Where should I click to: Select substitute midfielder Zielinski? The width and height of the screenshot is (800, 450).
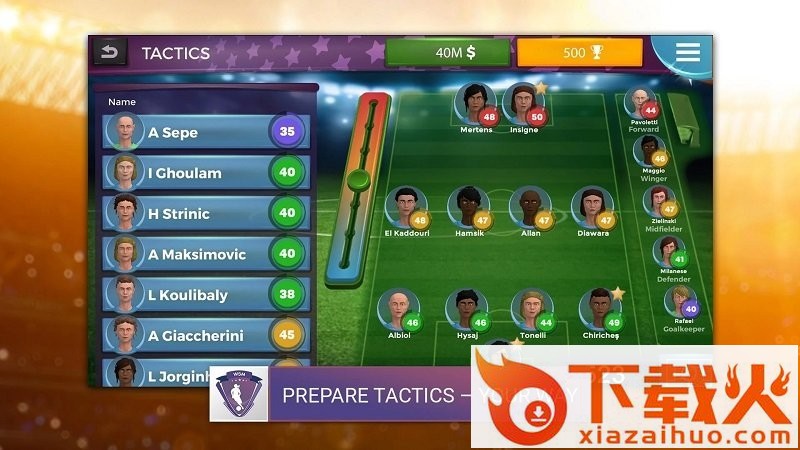tap(659, 200)
